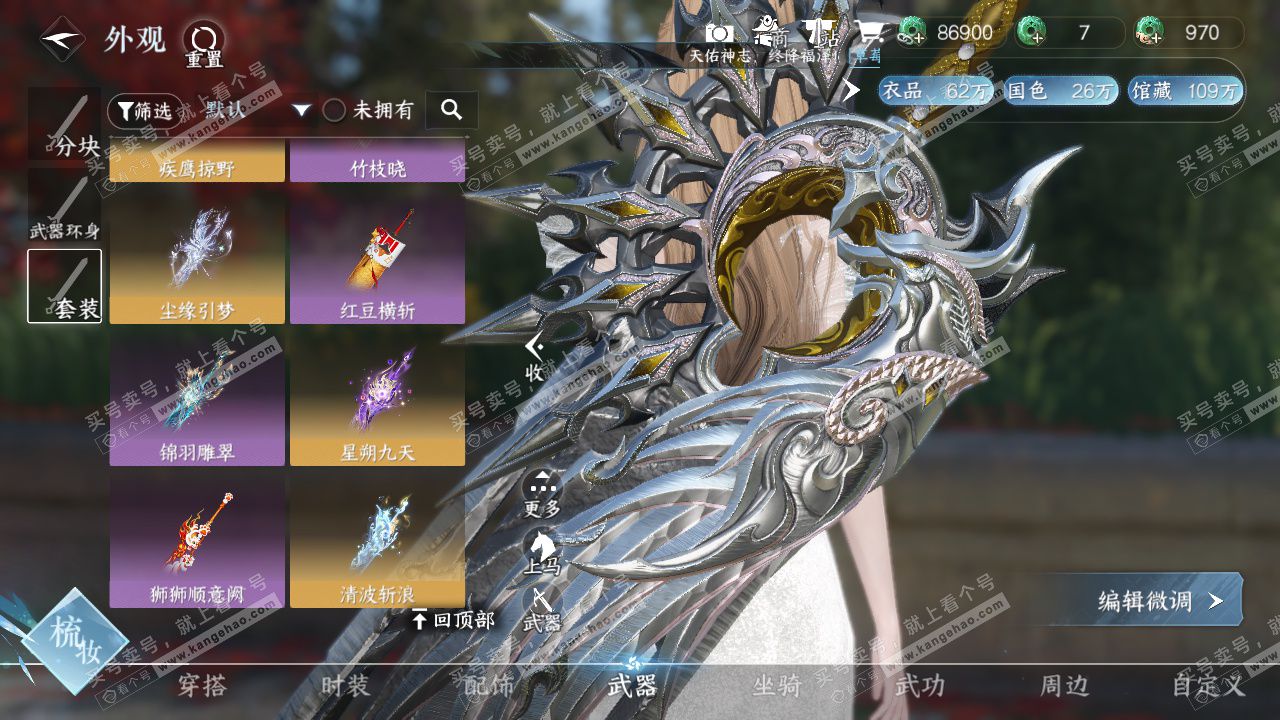Screen dimensions: 1280x720
Task: Toggle the 未拥有 checkbox
Action: pos(334,110)
